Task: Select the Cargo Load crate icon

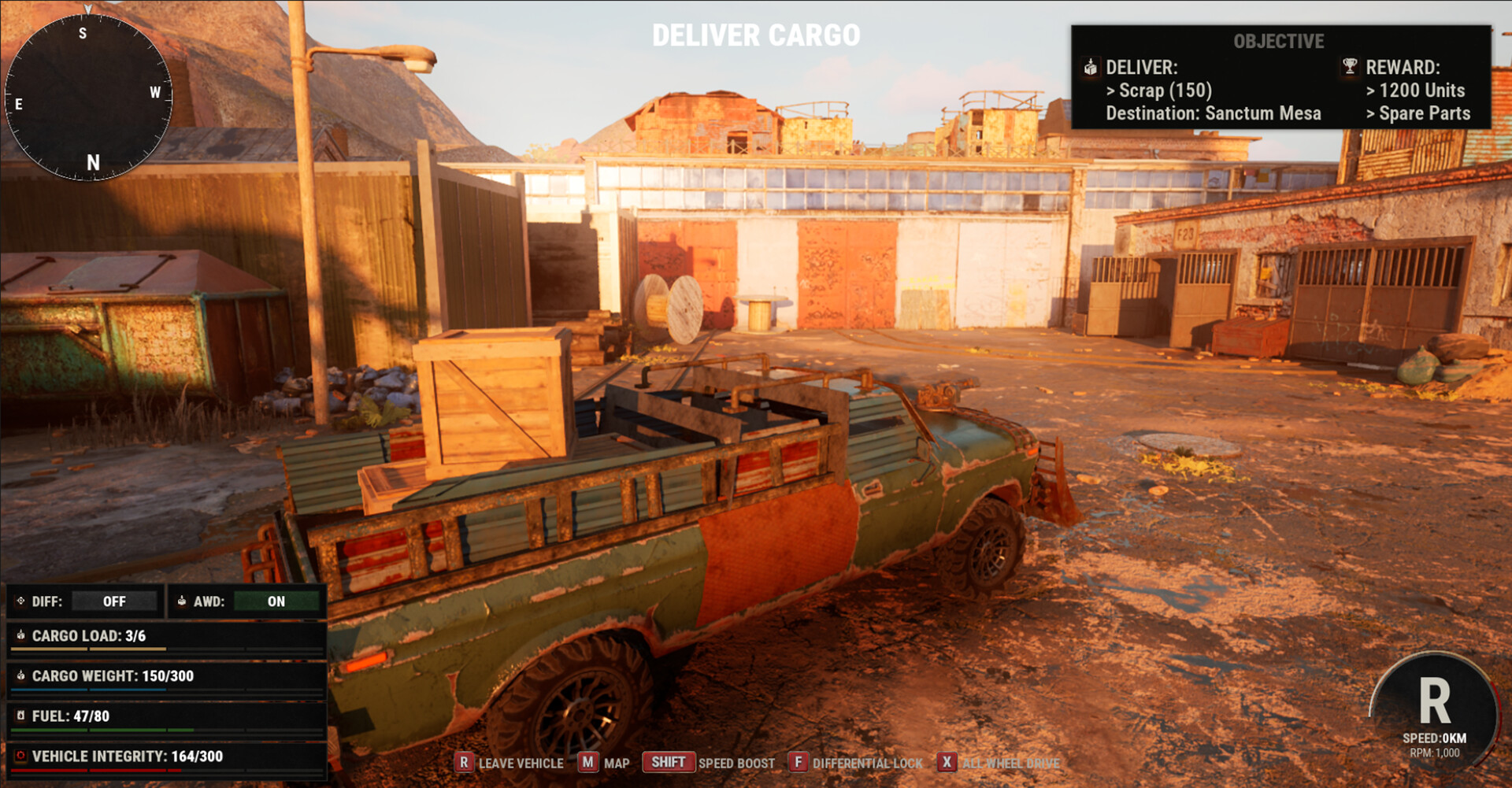Action: point(20,635)
